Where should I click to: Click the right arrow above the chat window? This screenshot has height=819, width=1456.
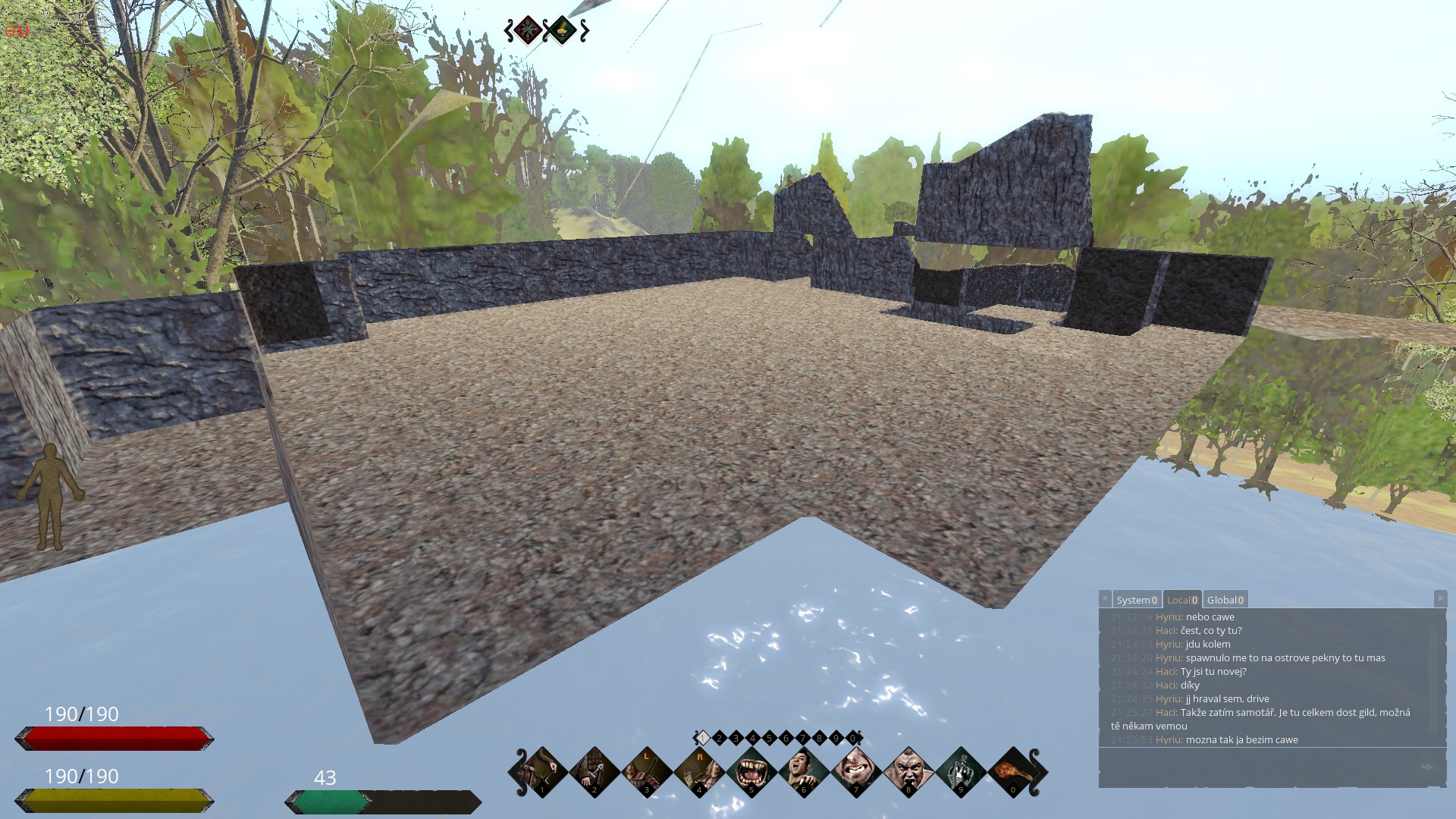(1440, 598)
